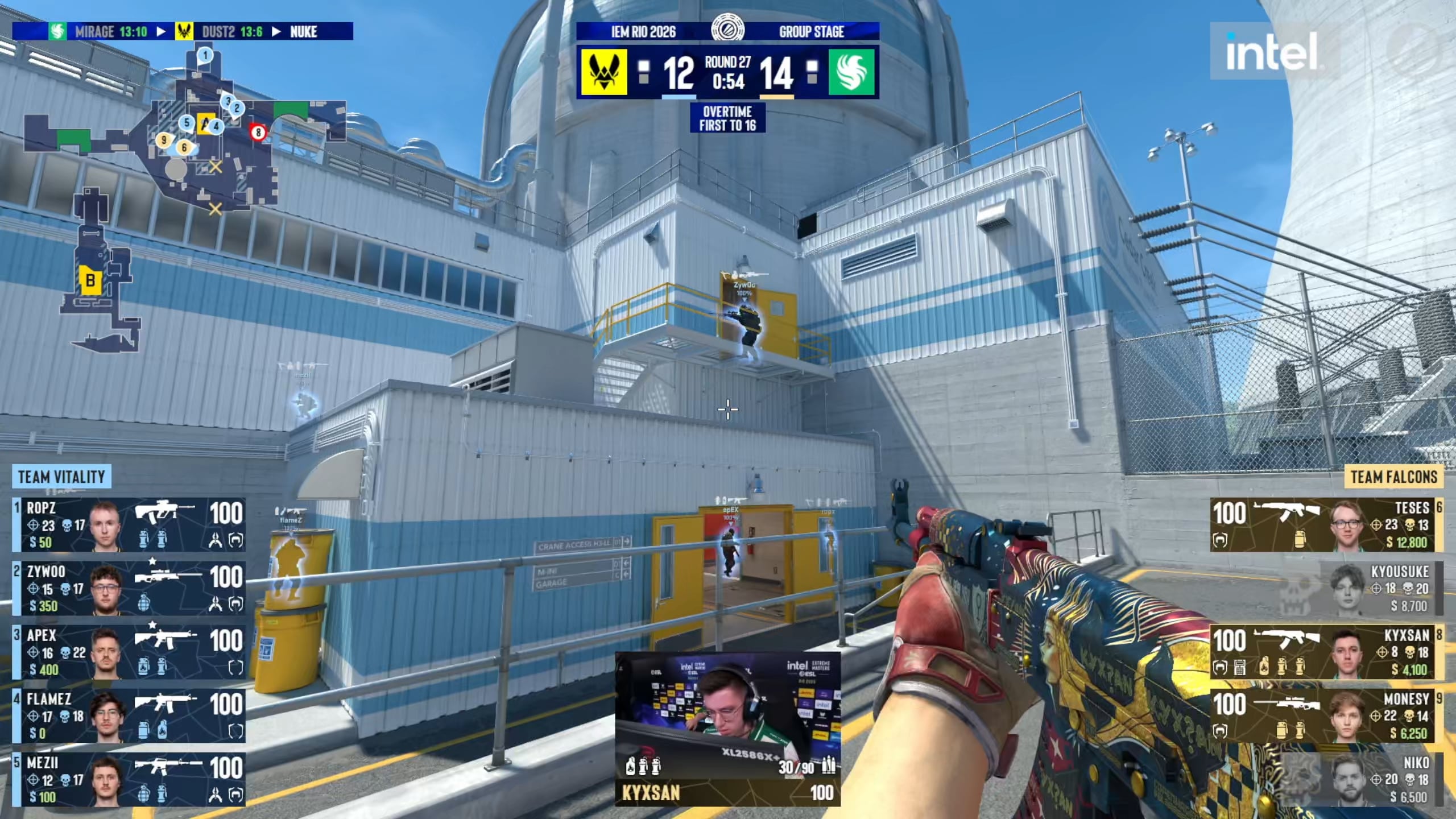The width and height of the screenshot is (1456, 819).
Task: Select m0NESY's player row
Action: coord(1326,715)
